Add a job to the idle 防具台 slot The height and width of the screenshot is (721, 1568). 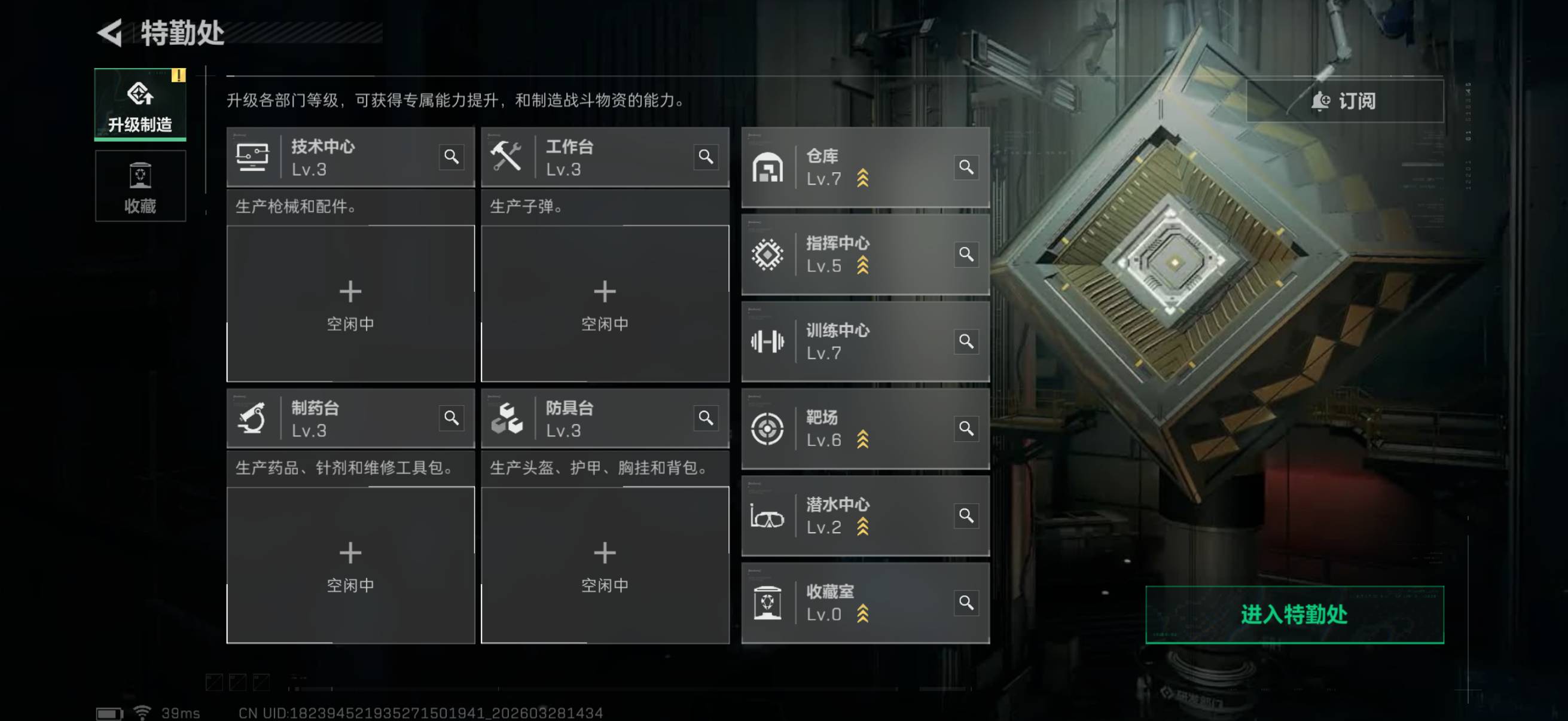(x=605, y=564)
